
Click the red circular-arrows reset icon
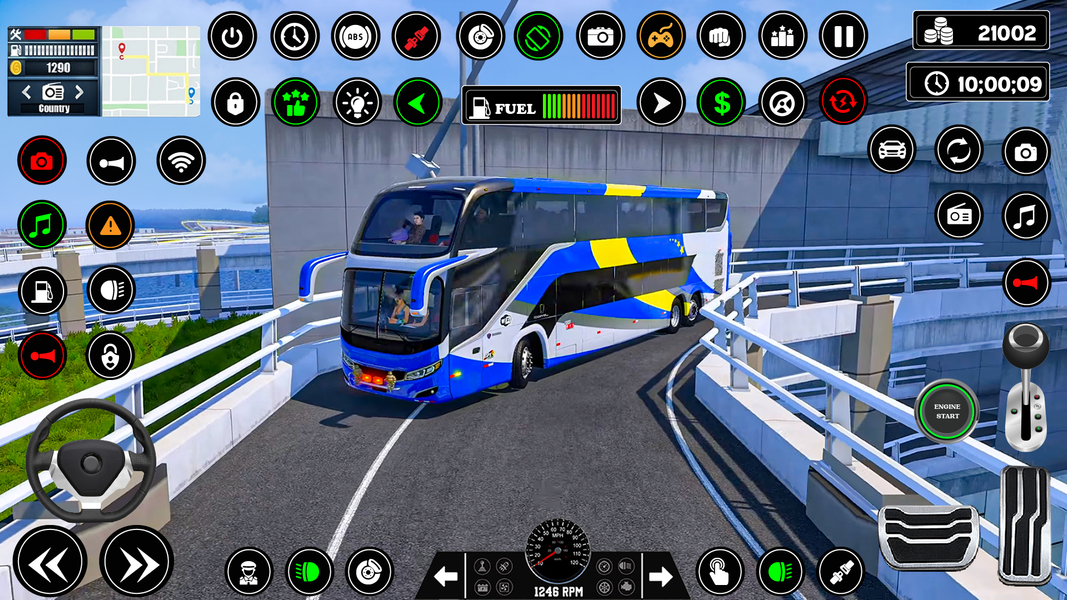(843, 102)
